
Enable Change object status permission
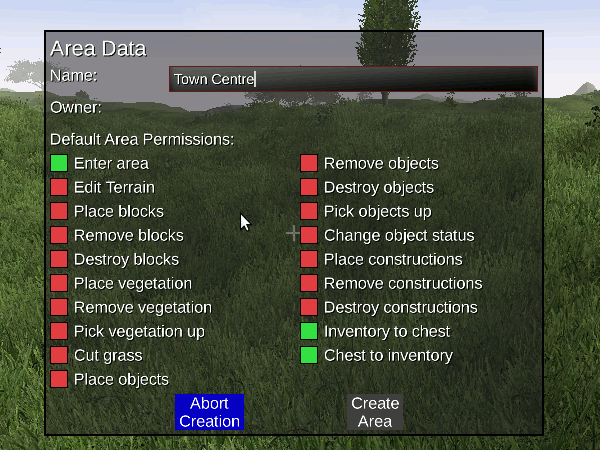(x=309, y=235)
